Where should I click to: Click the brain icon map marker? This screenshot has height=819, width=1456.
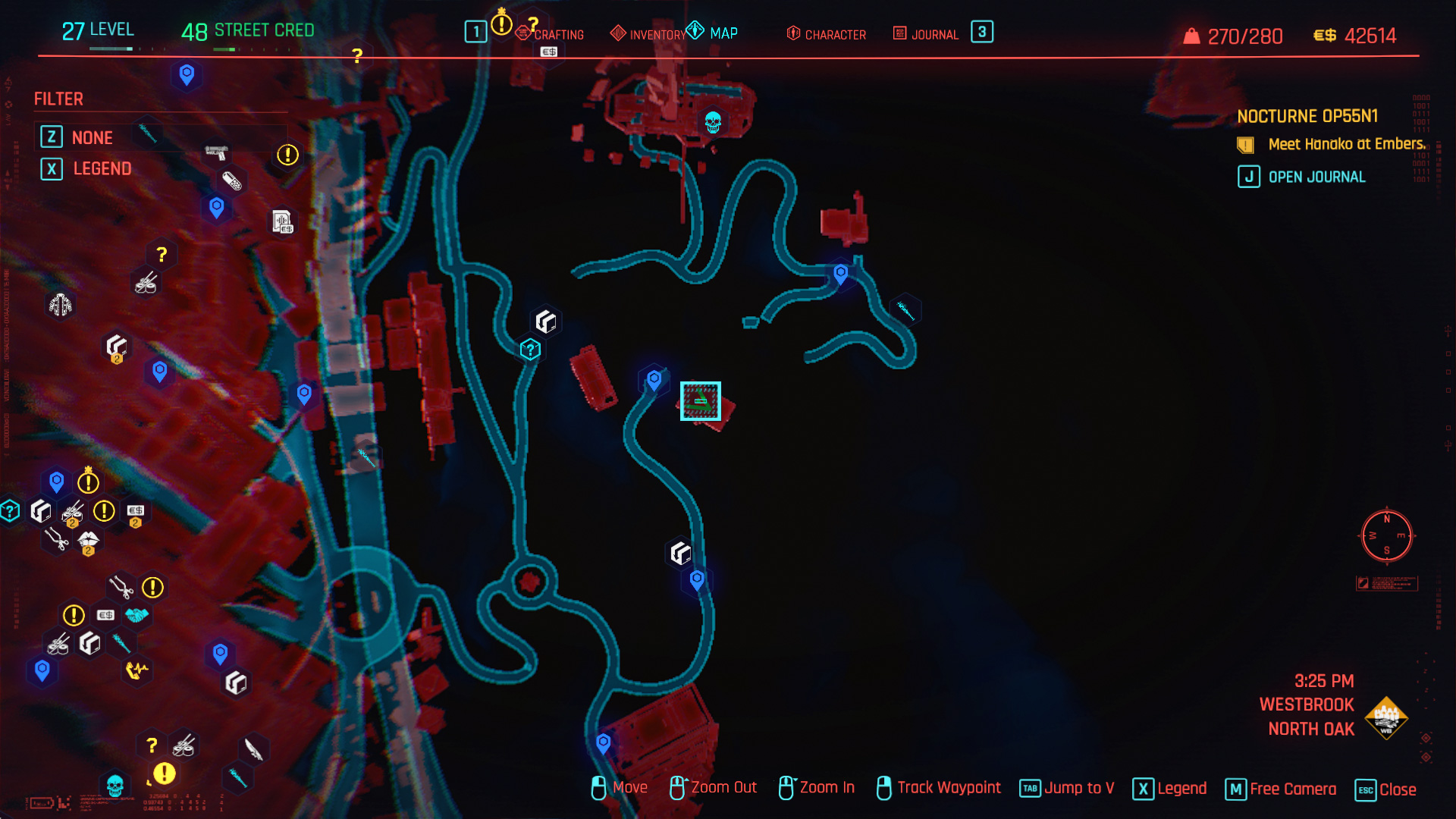61,305
